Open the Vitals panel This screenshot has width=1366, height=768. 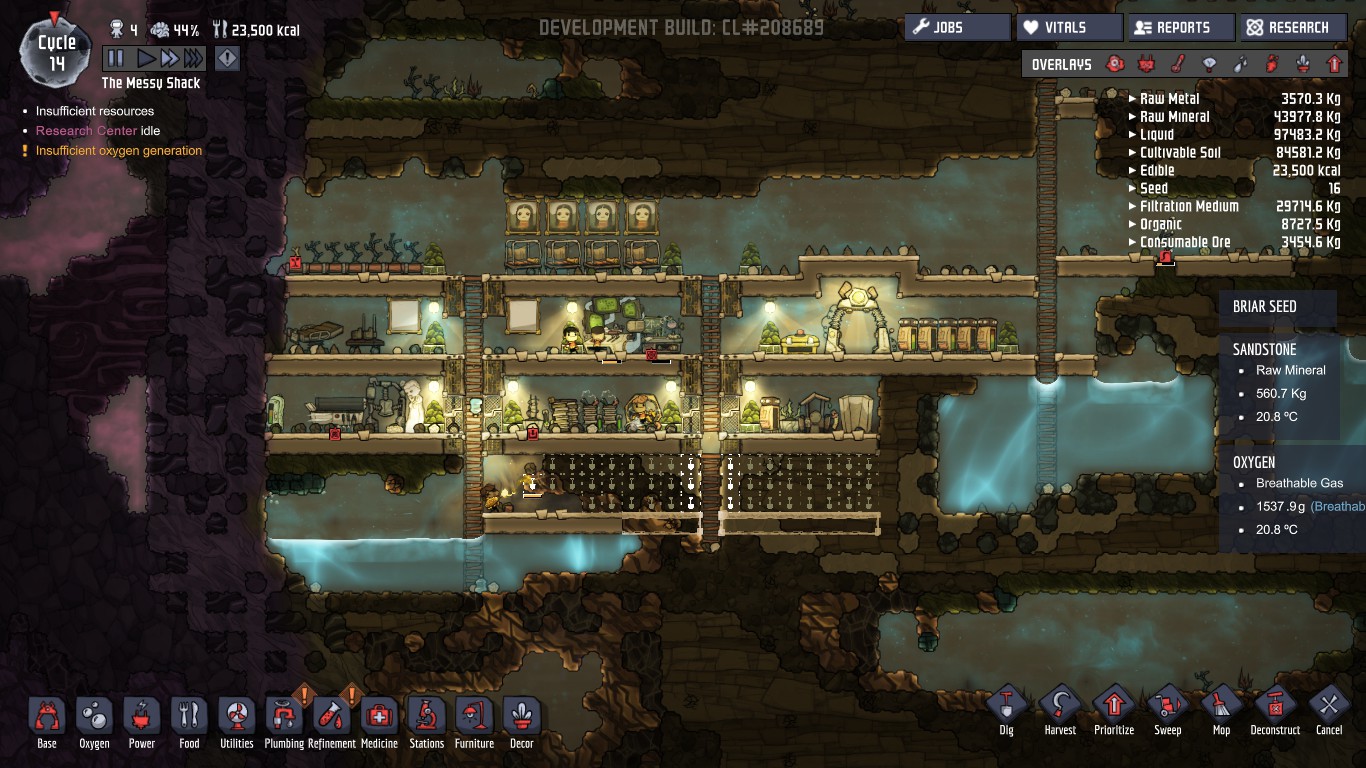coord(1068,28)
